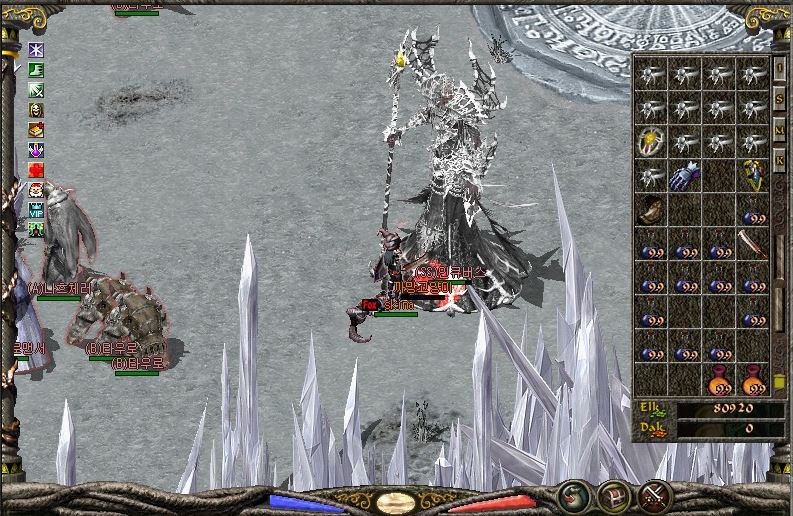793x516 pixels.
Task: Switch to the inventory "S" side tab
Action: (x=779, y=99)
